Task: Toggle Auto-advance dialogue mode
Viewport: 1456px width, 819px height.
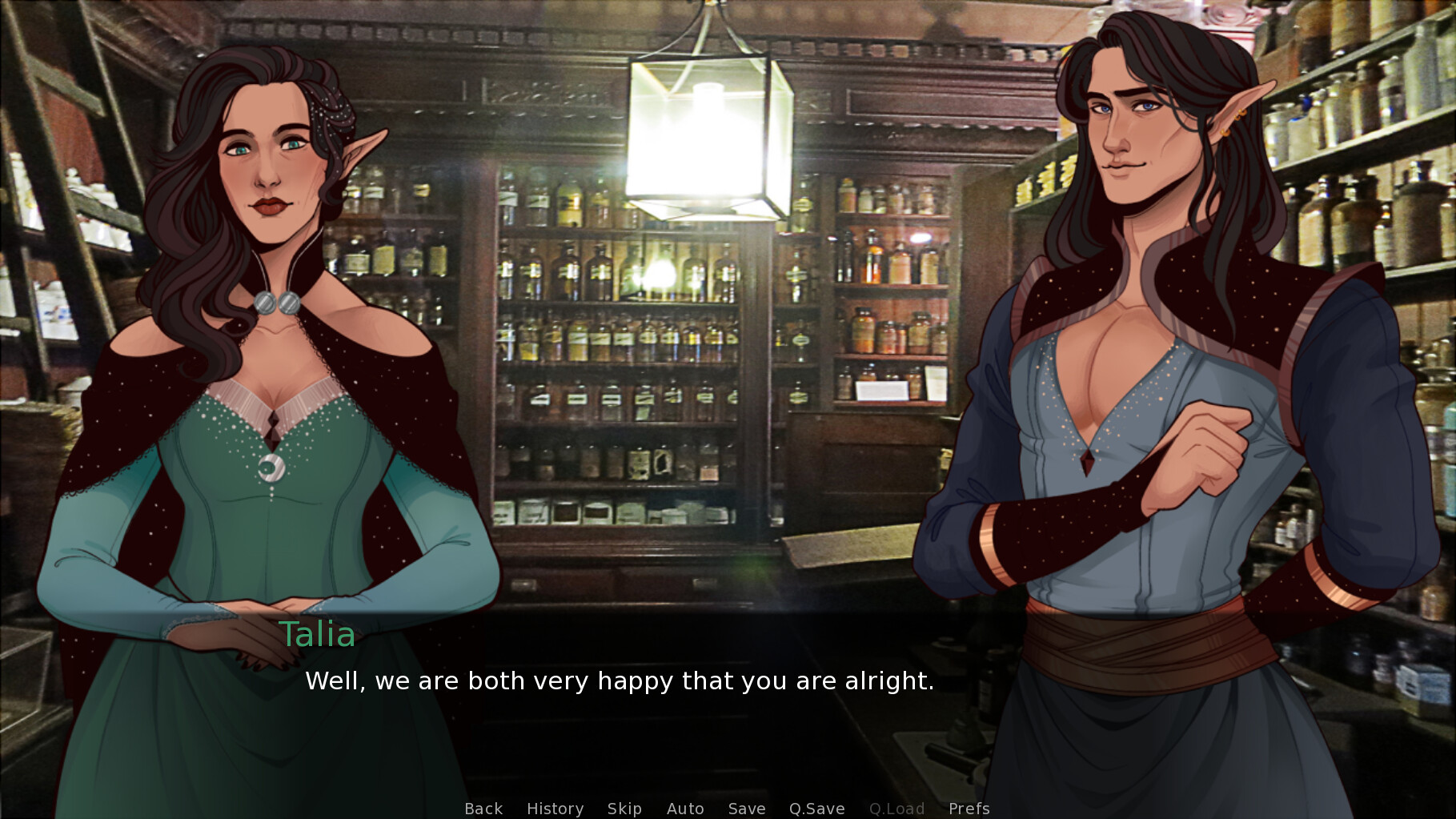Action: (x=685, y=809)
